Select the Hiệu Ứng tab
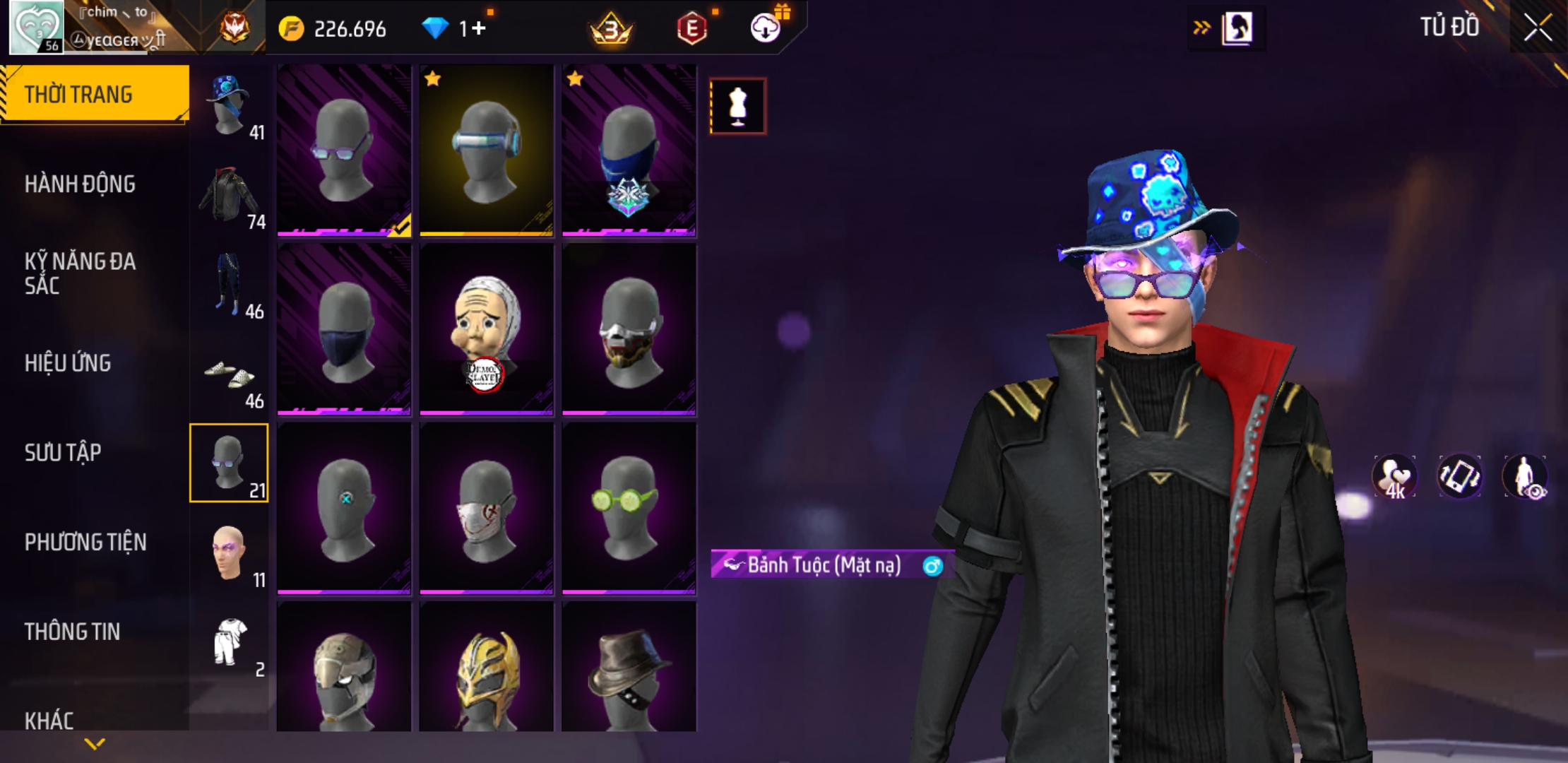 [68, 363]
